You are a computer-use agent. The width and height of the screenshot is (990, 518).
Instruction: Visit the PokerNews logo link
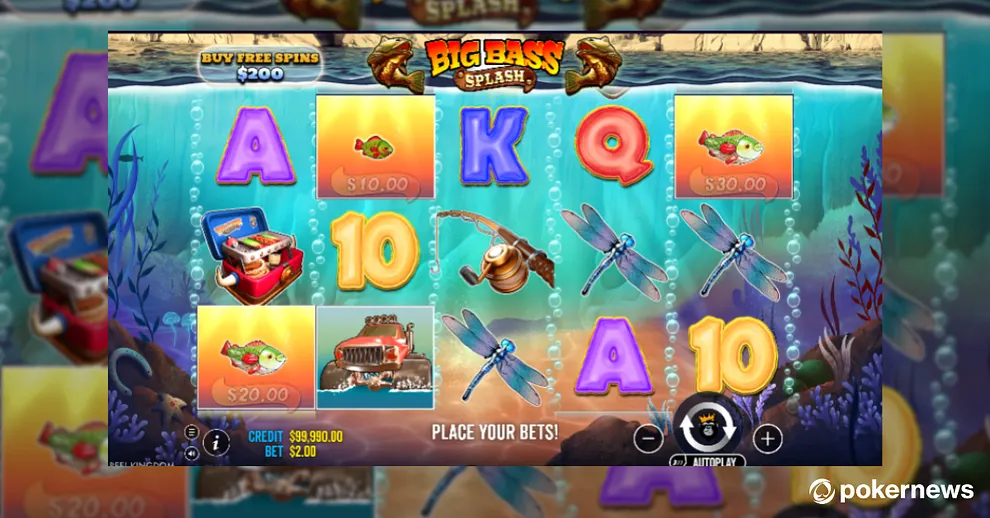[891, 490]
